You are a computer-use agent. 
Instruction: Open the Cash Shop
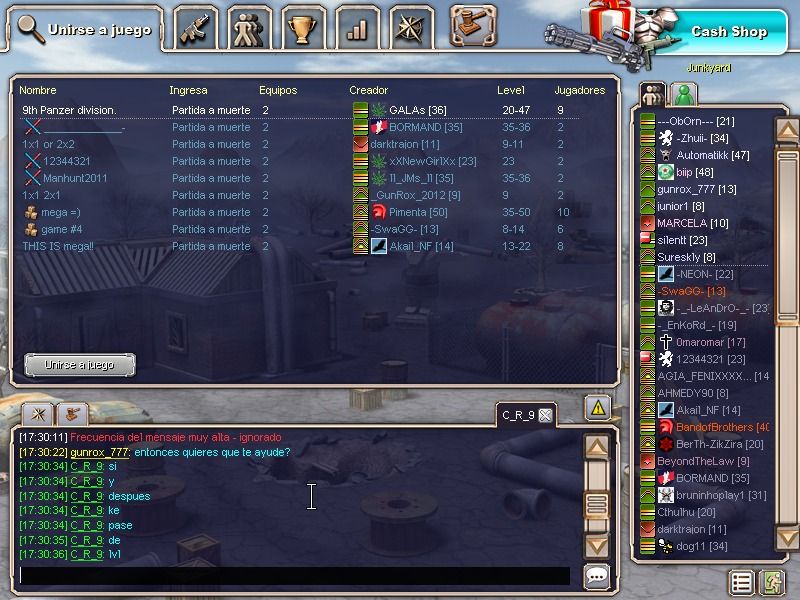pos(728,32)
